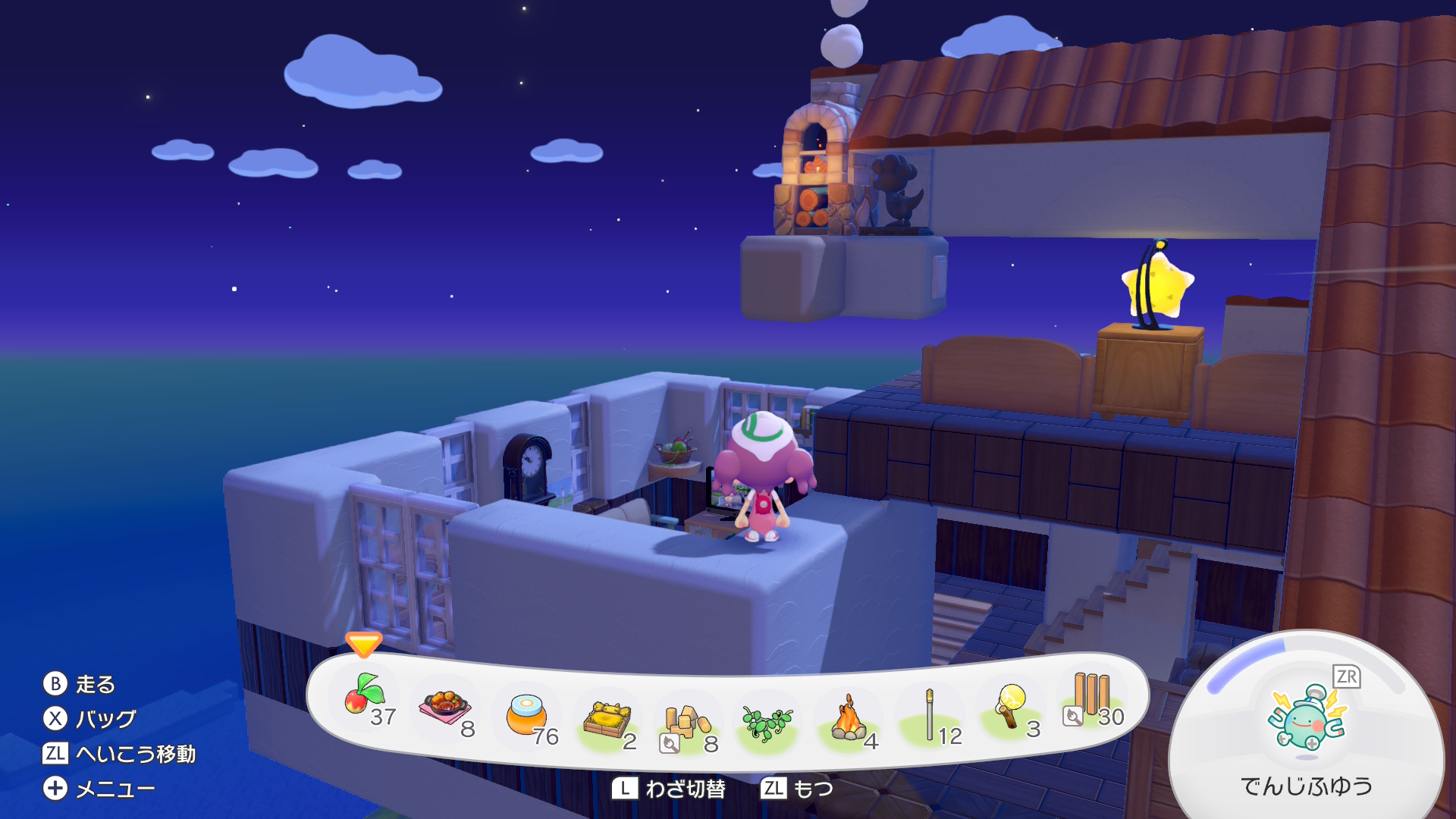The width and height of the screenshot is (1456, 819).
Task: Activate the でんじふゆう move icon
Action: 1307,718
